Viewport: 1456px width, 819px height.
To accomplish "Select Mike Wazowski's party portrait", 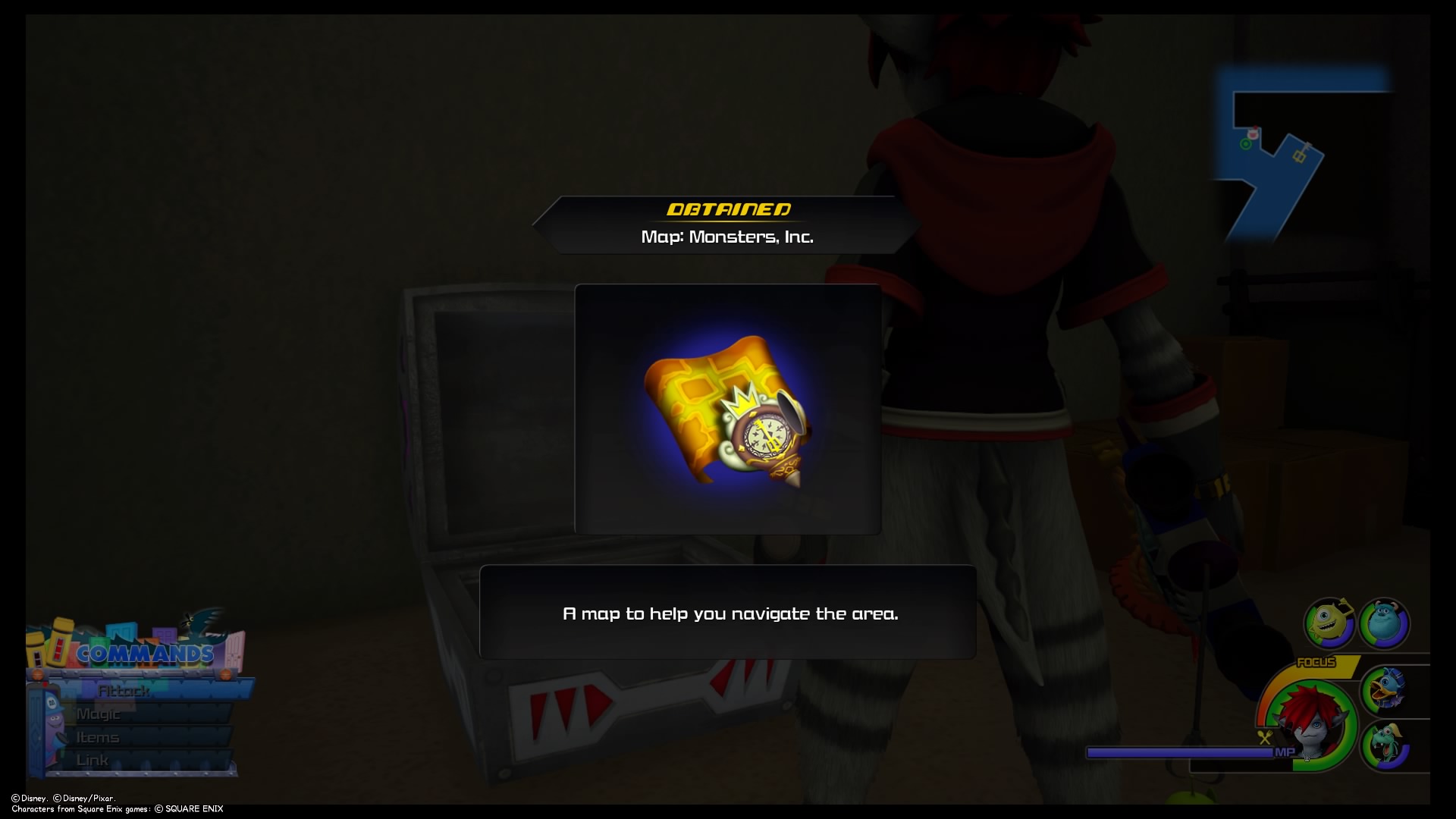I will (x=1329, y=623).
